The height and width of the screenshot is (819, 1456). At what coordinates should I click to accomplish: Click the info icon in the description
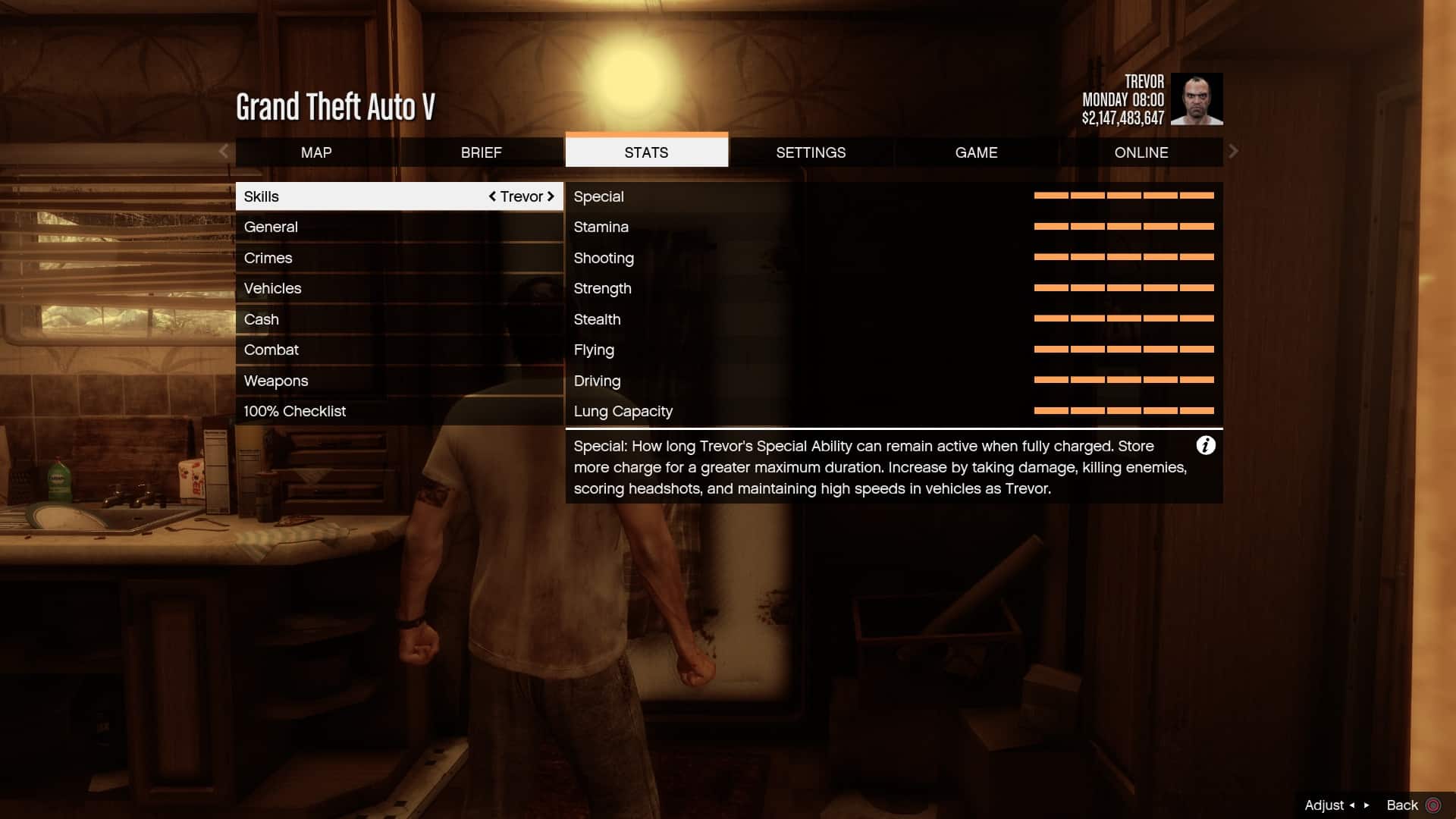[1205, 445]
